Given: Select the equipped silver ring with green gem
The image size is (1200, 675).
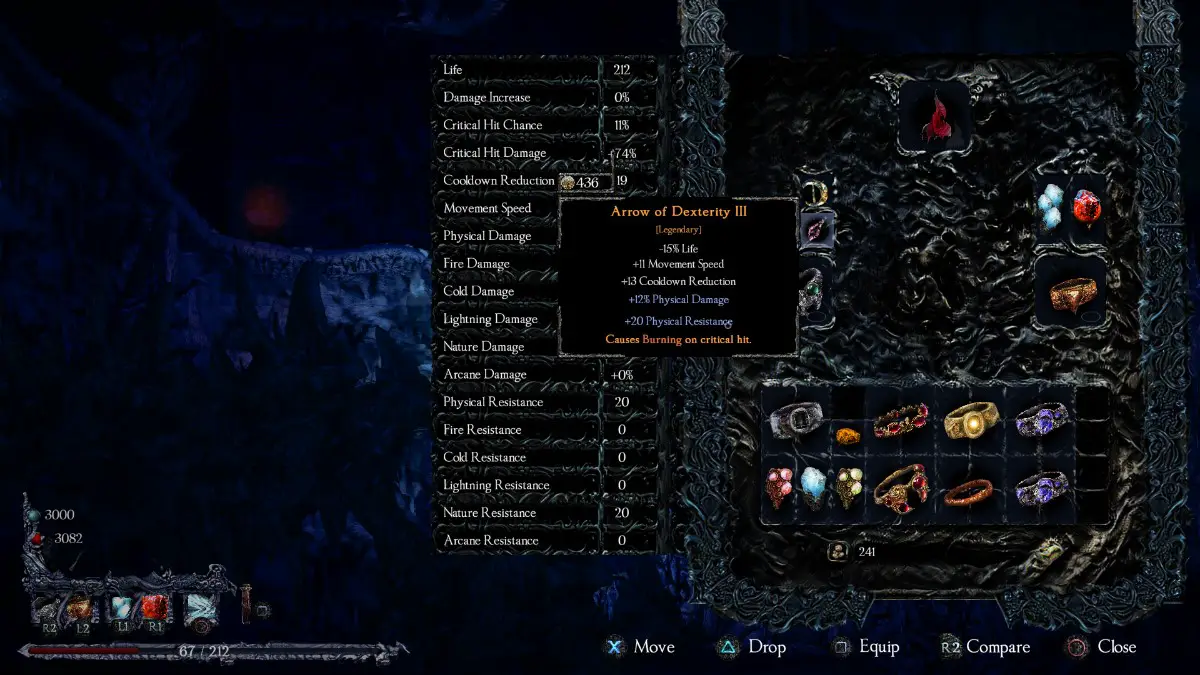Looking at the screenshot, I should pos(813,291).
